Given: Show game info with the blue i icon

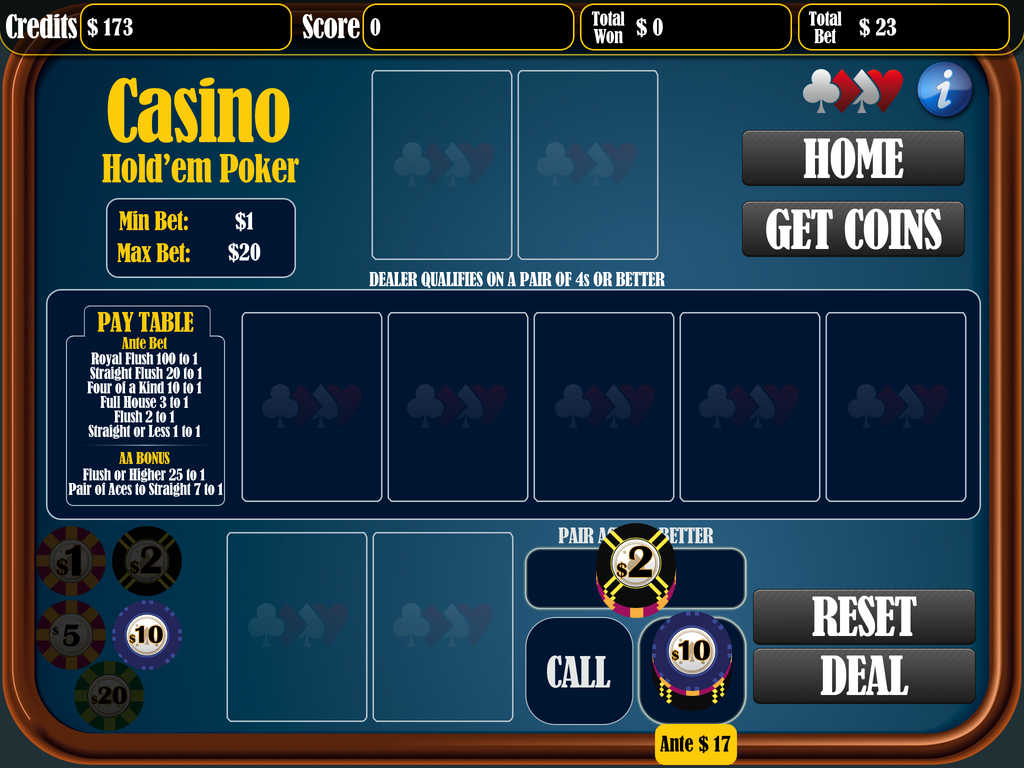Looking at the screenshot, I should coord(944,90).
